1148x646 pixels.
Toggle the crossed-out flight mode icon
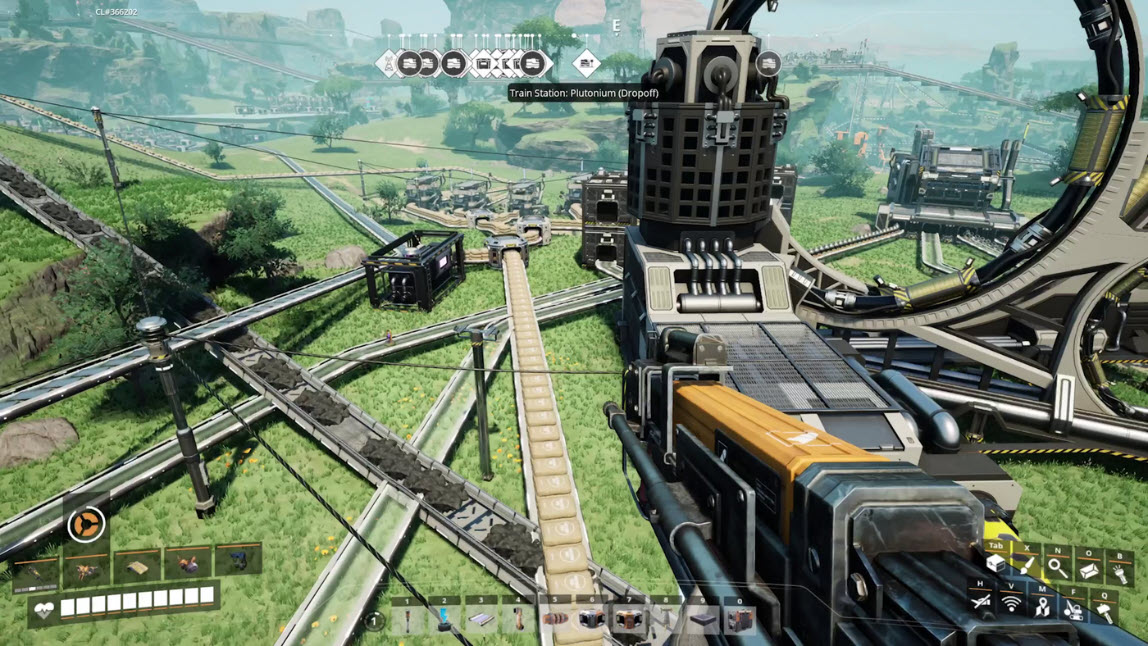pyautogui.click(x=981, y=601)
